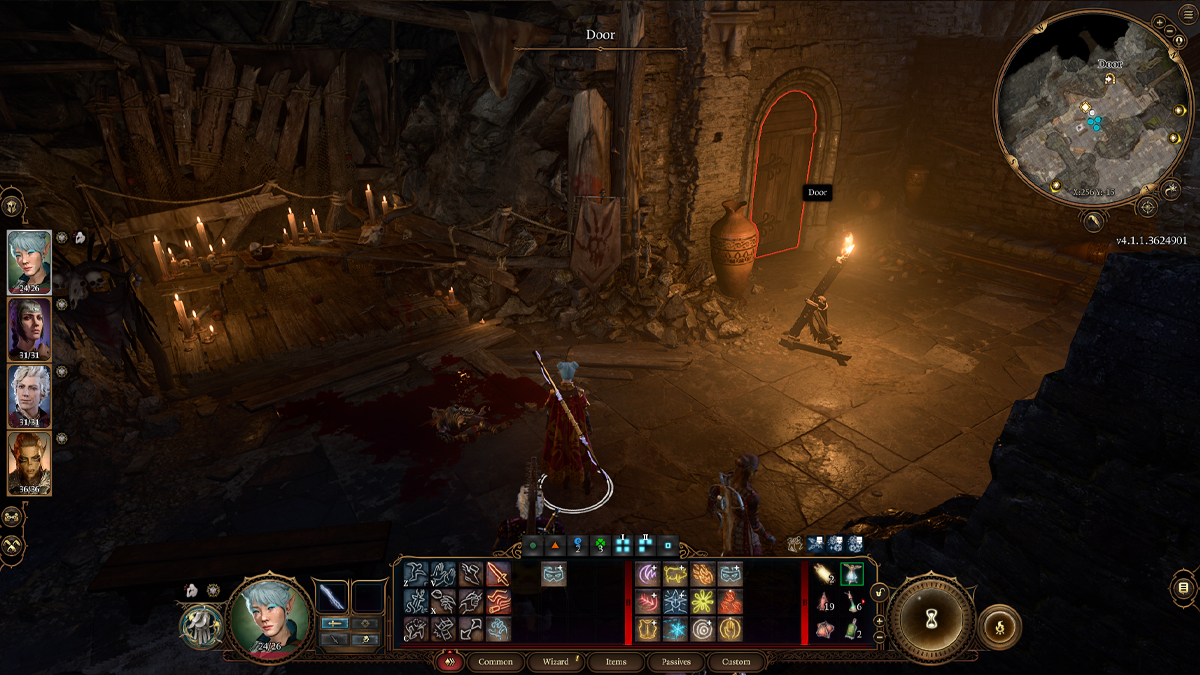Select Astarion's white-haired party portrait
Image resolution: width=1200 pixels, height=675 pixels.
tap(29, 395)
